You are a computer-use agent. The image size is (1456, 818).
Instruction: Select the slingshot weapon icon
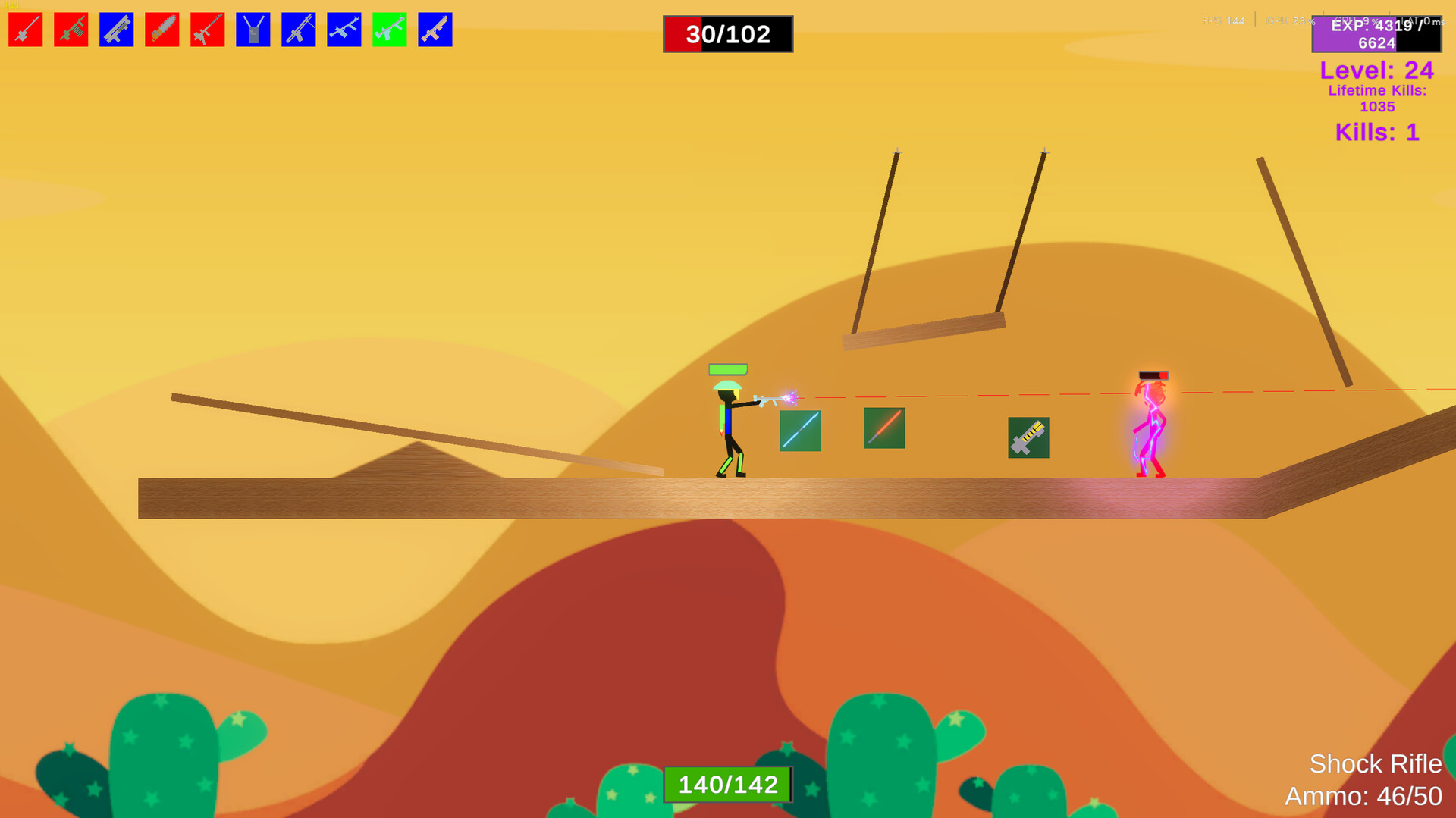point(253,29)
